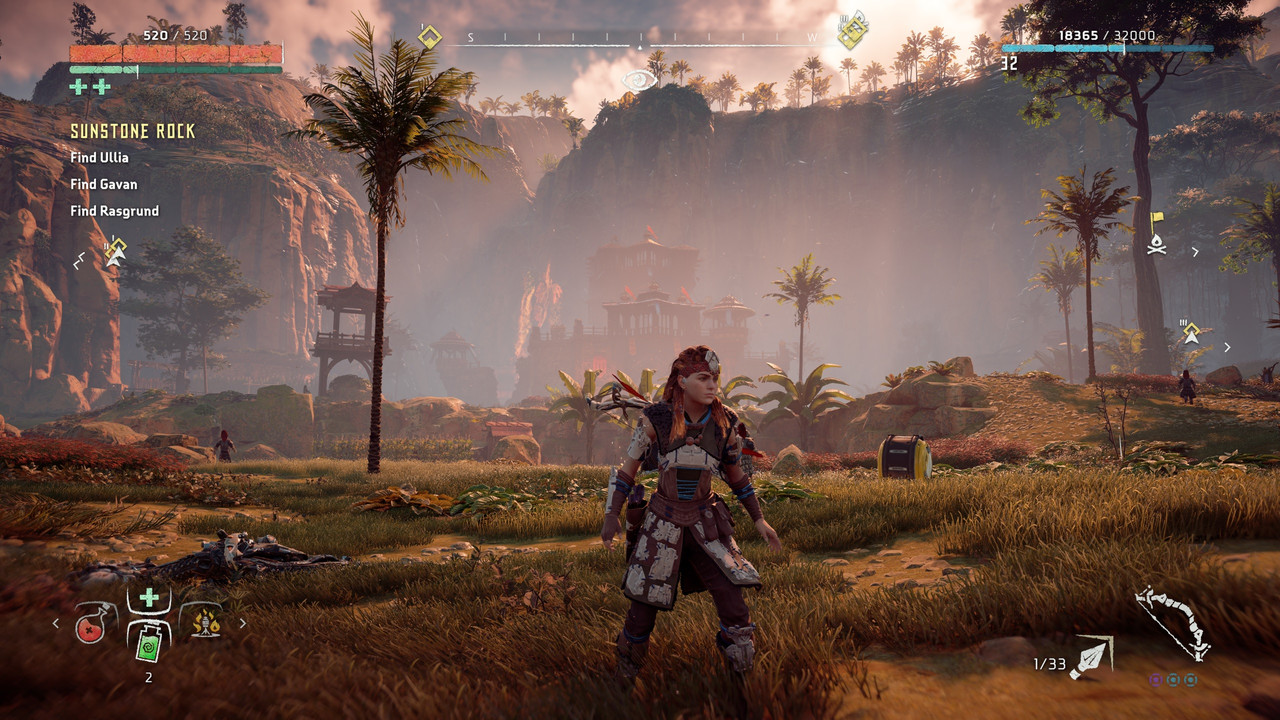
Task: Click the campfire marker with yellow flag
Action: tap(1157, 234)
